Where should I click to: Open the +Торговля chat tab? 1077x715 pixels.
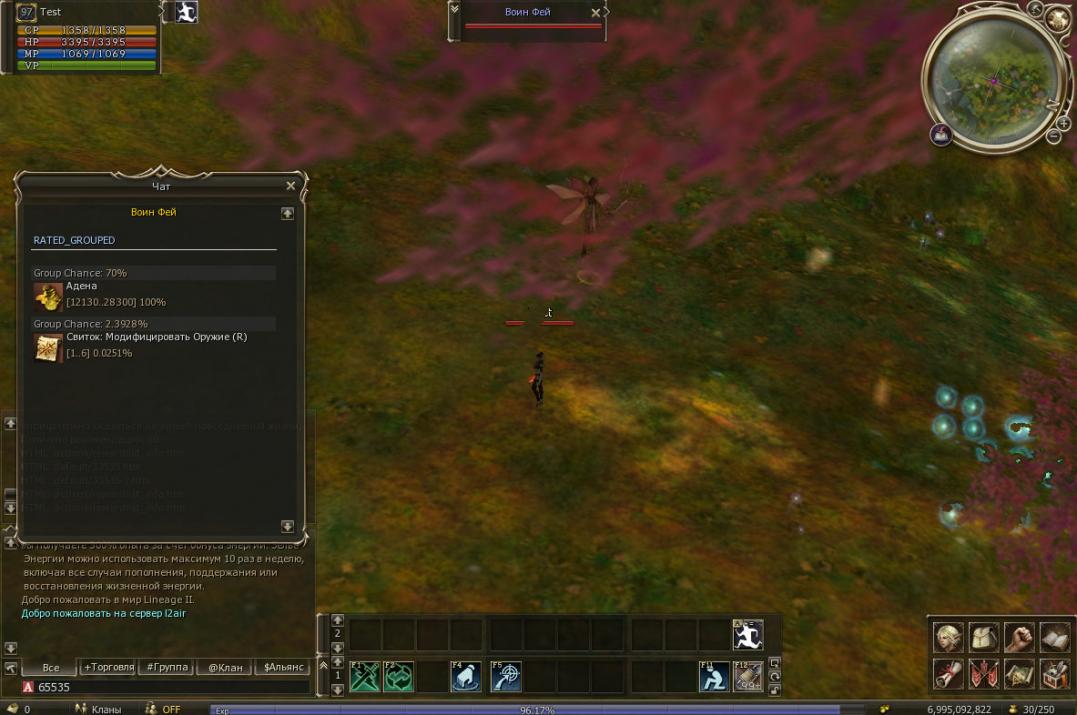(x=107, y=667)
